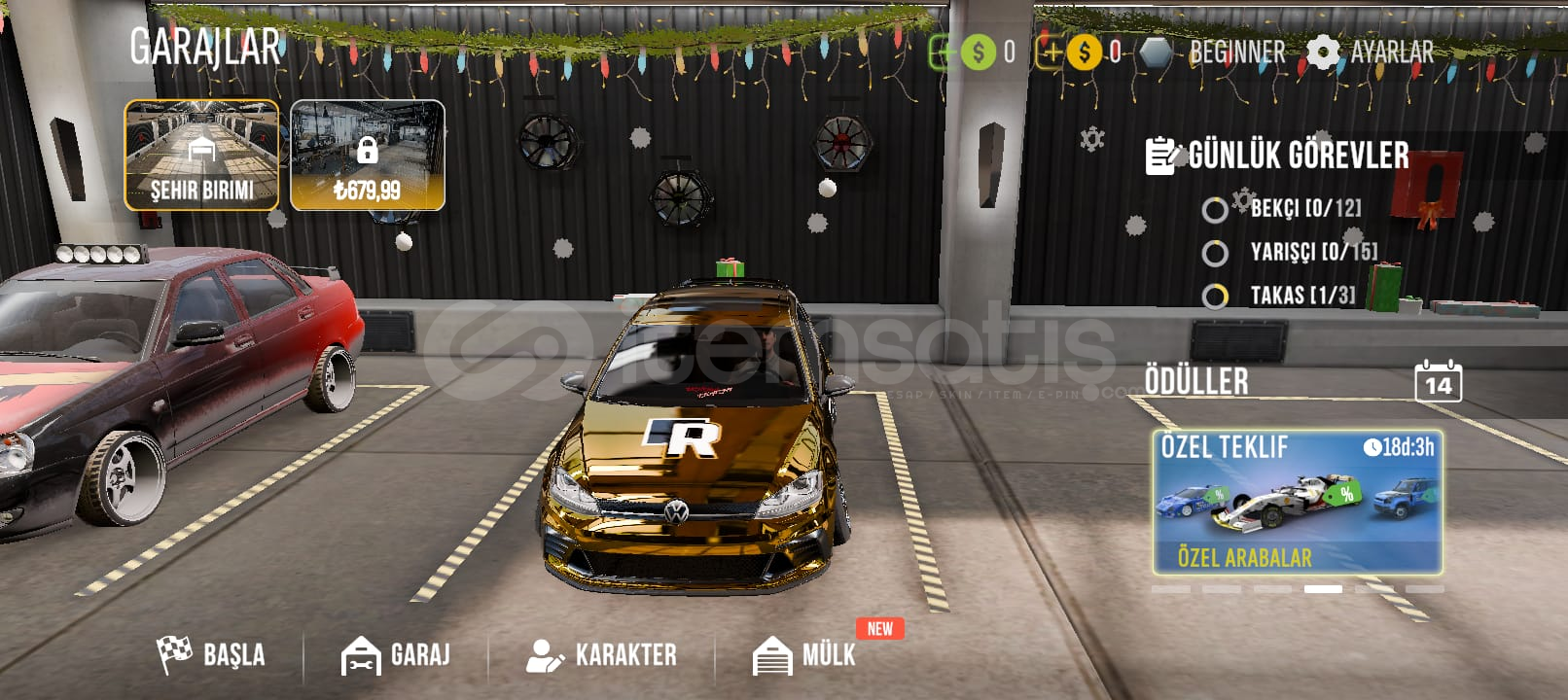Select the Takas daily task
Screen dimensions: 1568x700
point(1280,296)
